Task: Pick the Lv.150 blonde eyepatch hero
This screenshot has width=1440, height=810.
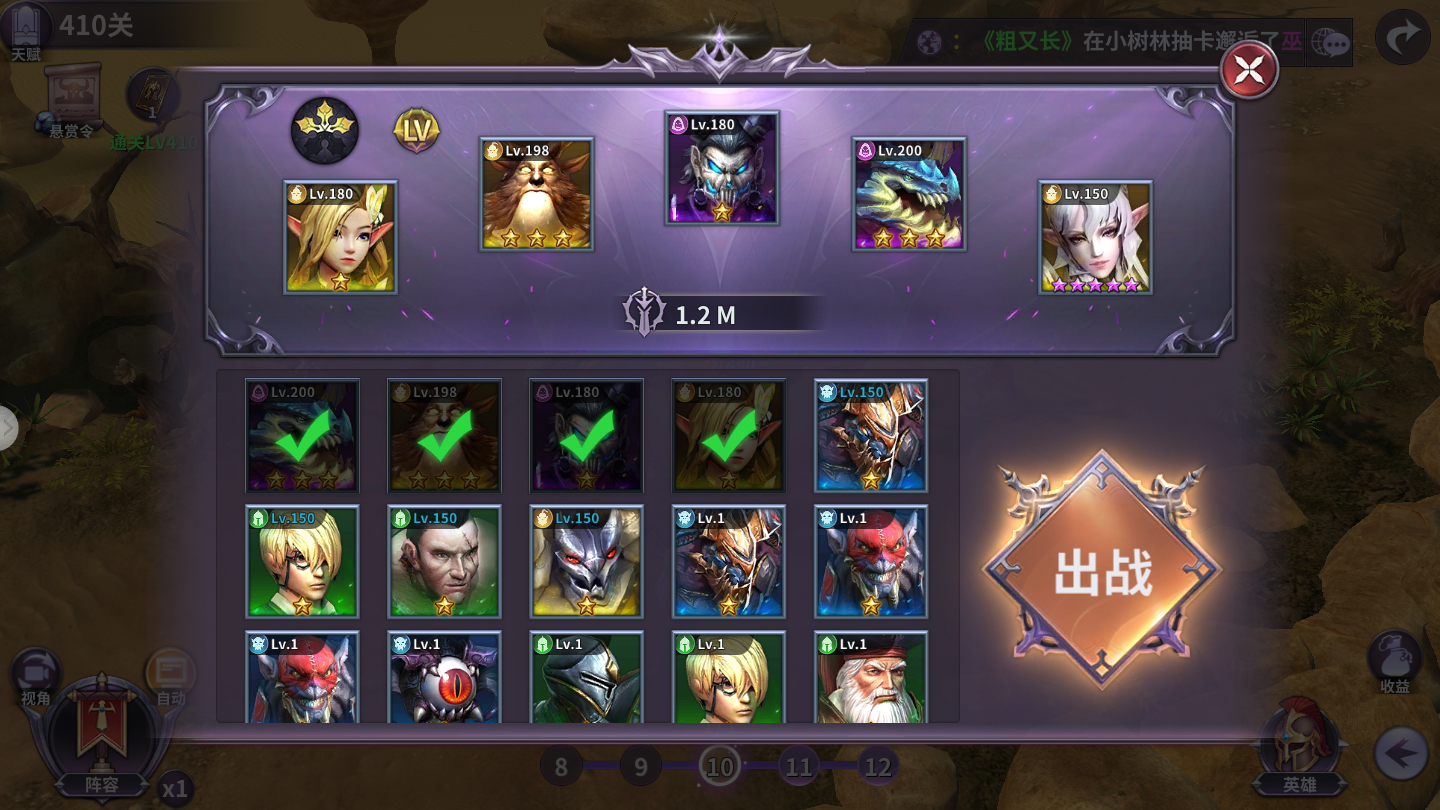Action: pyautogui.click(x=302, y=561)
